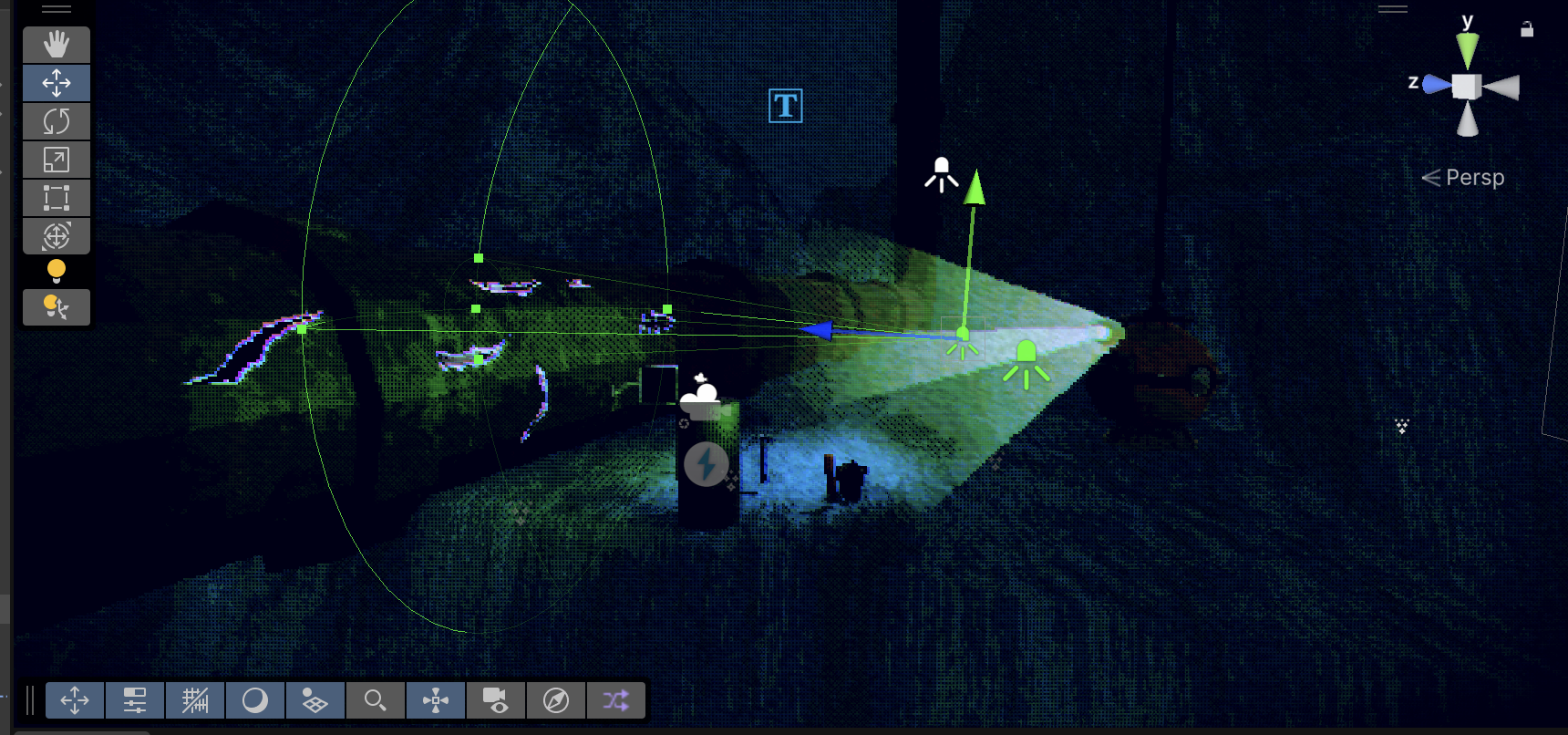Select the Rotate tool
This screenshot has height=735, width=1568.
coord(56,120)
